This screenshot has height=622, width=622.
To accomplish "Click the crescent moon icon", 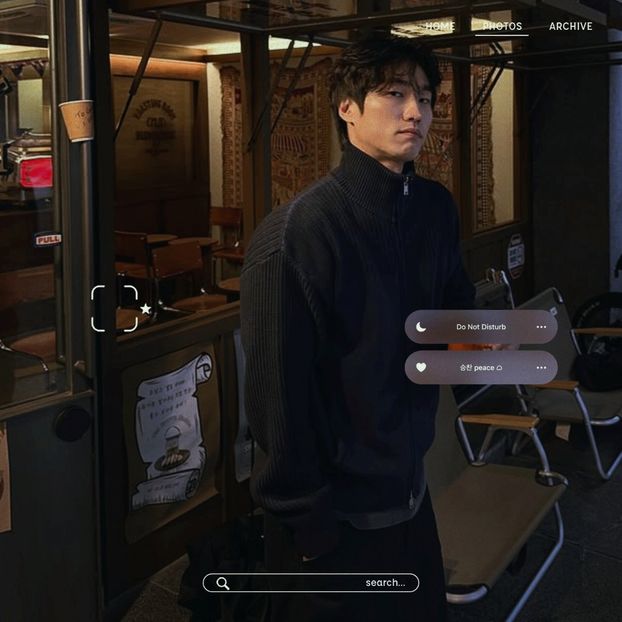I will point(421,327).
